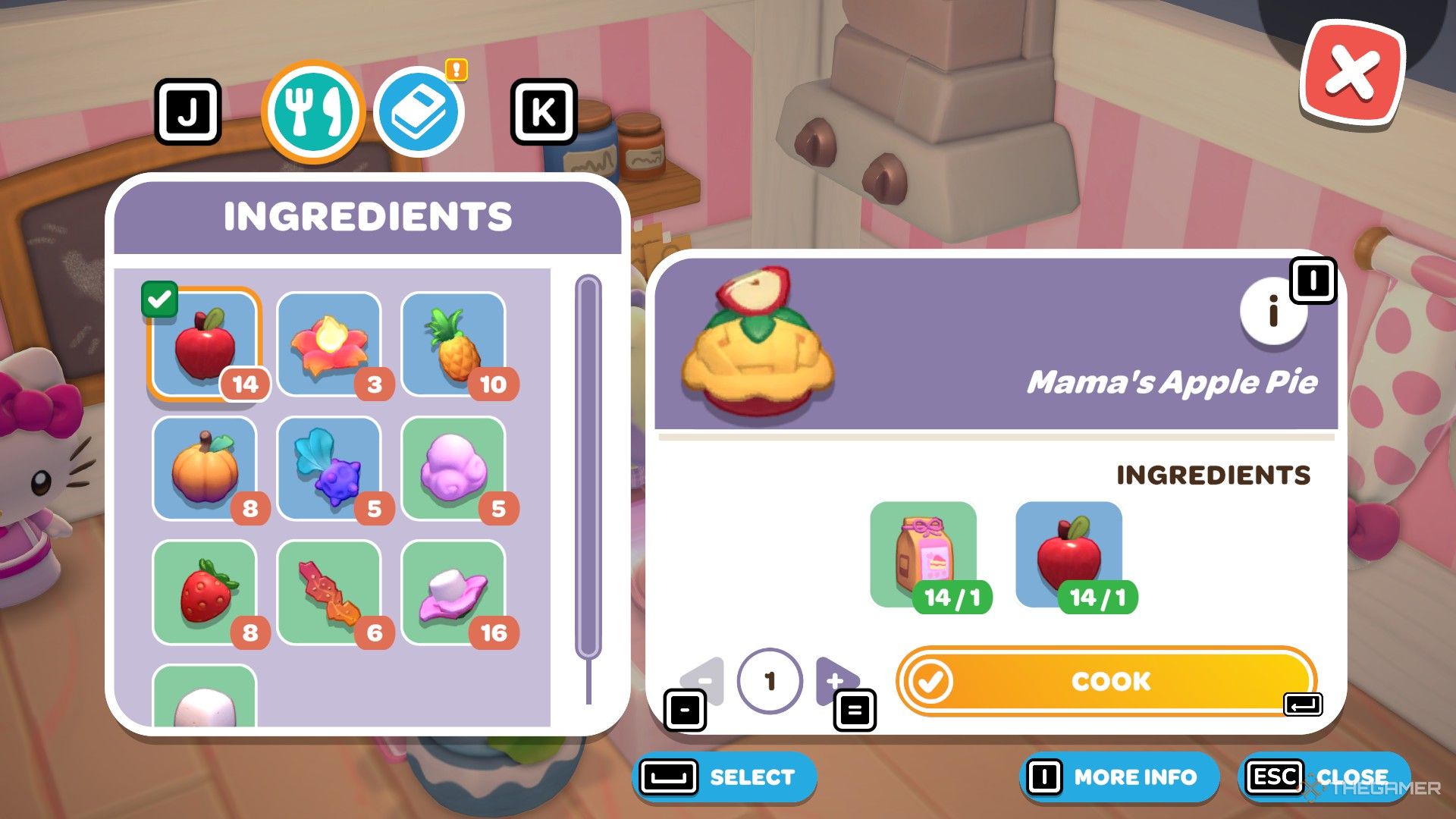Switch to the fork and knife cooking tab
Viewport: 1456px width, 819px height.
coord(312,112)
